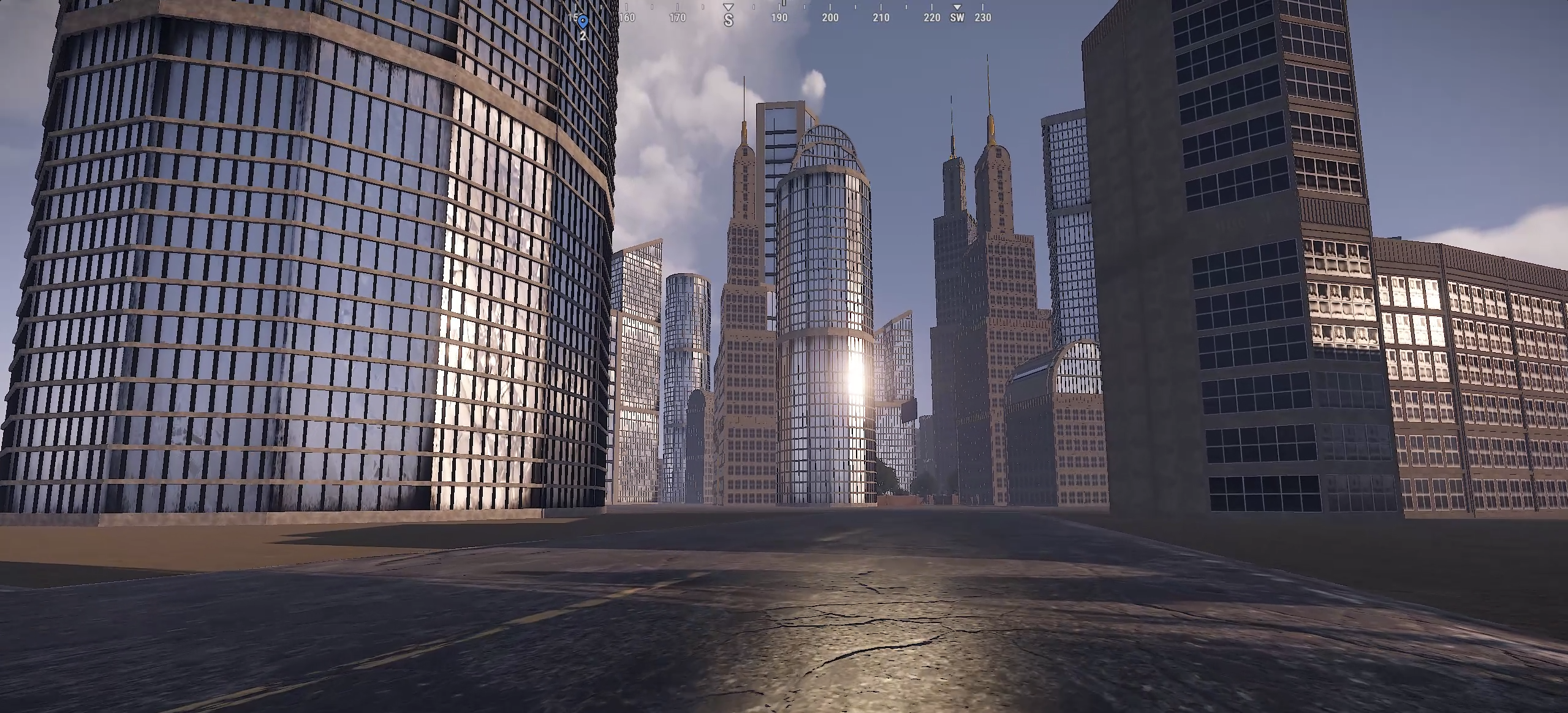The height and width of the screenshot is (713, 1568).
Task: Select the S heading on the compass bar
Action: [x=728, y=20]
